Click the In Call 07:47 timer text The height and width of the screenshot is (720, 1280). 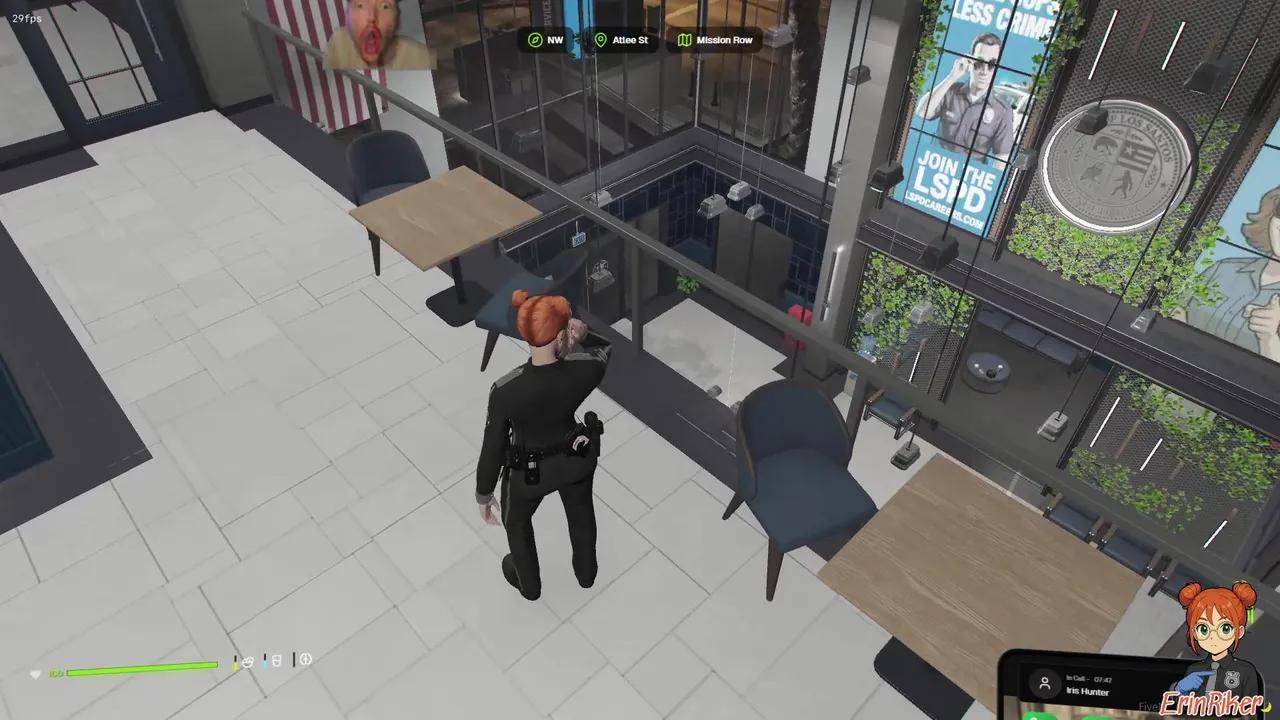click(x=1090, y=678)
